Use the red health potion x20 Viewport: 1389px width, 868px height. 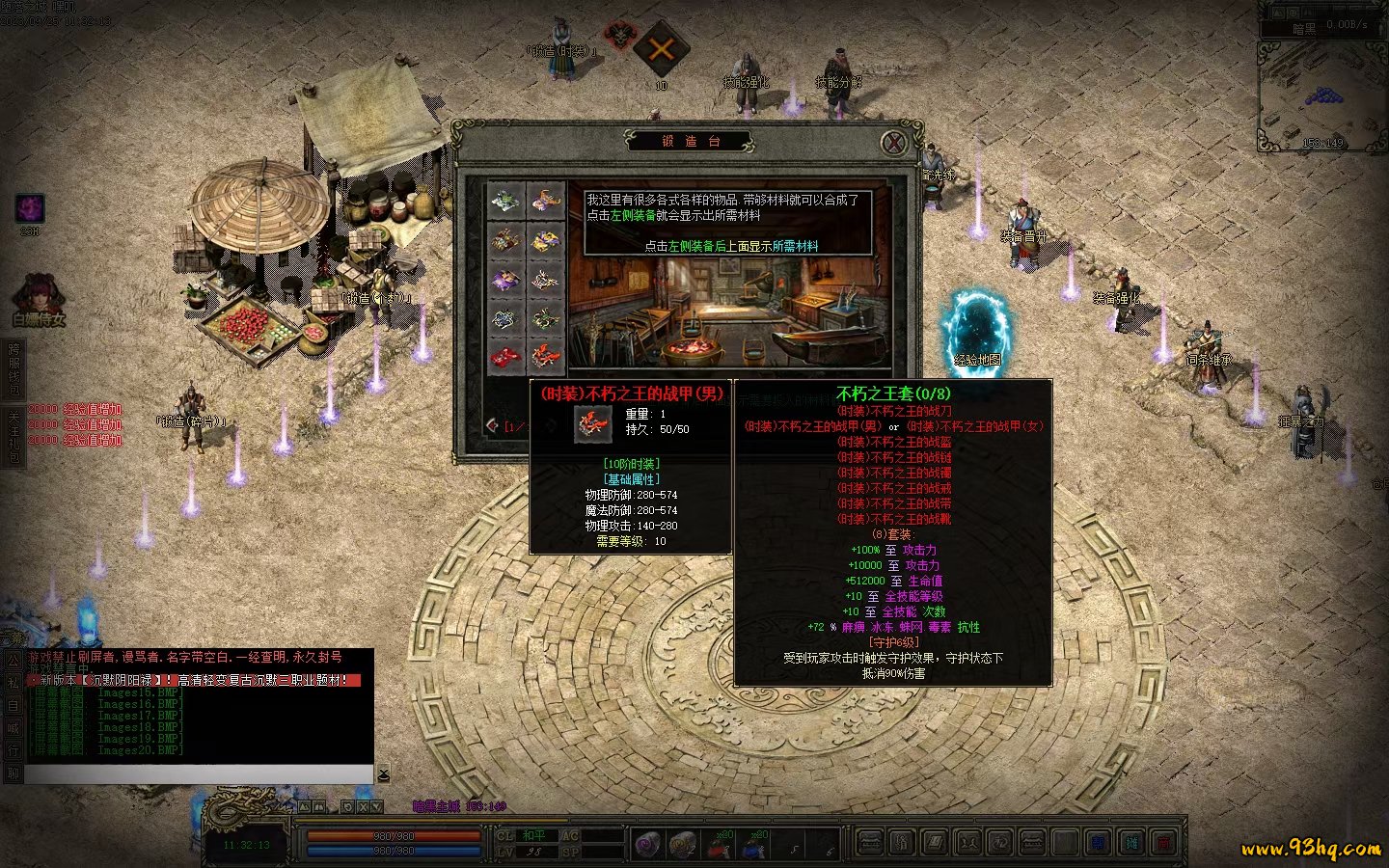(x=719, y=846)
